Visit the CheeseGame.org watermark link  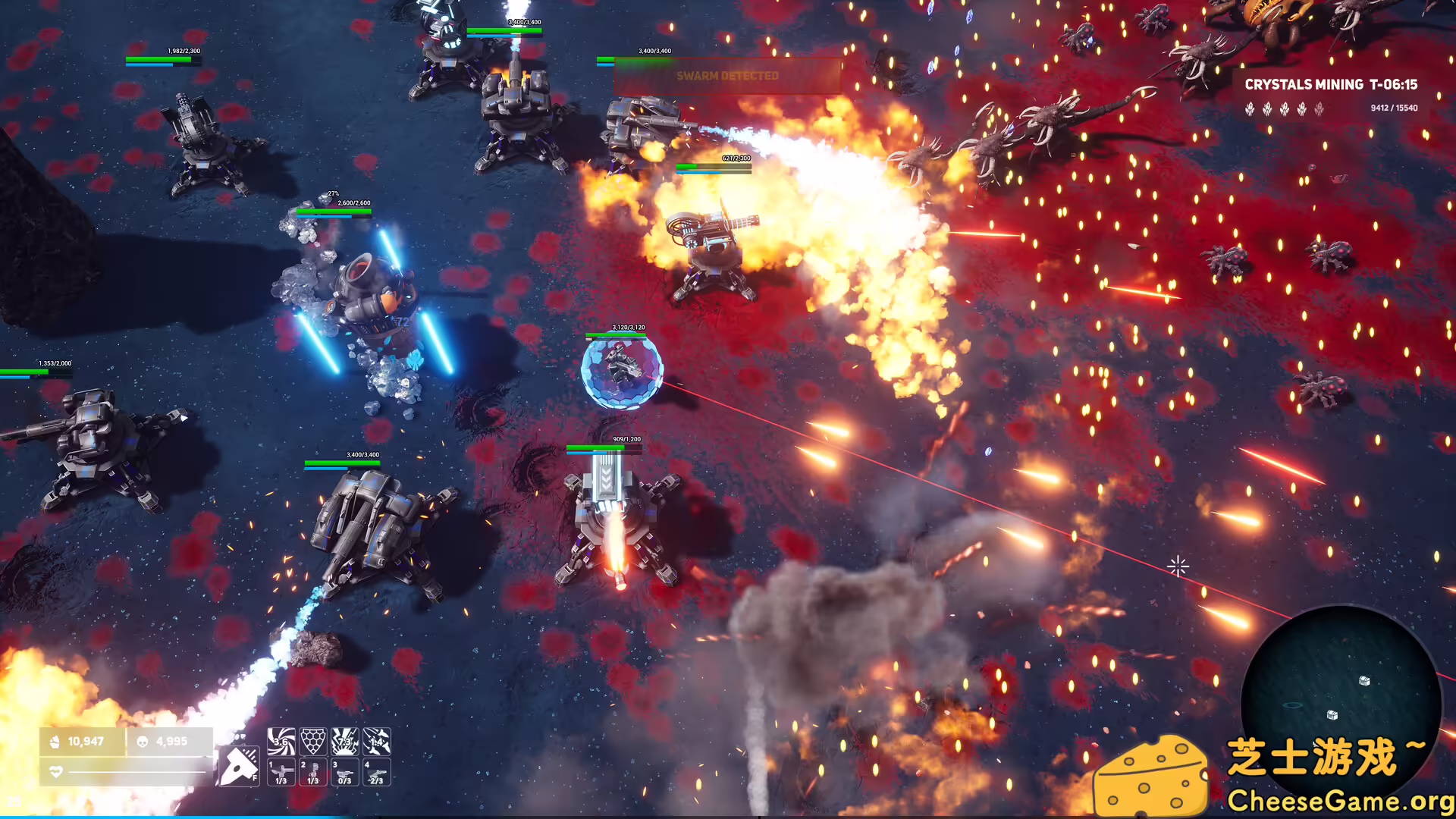click(x=1340, y=801)
